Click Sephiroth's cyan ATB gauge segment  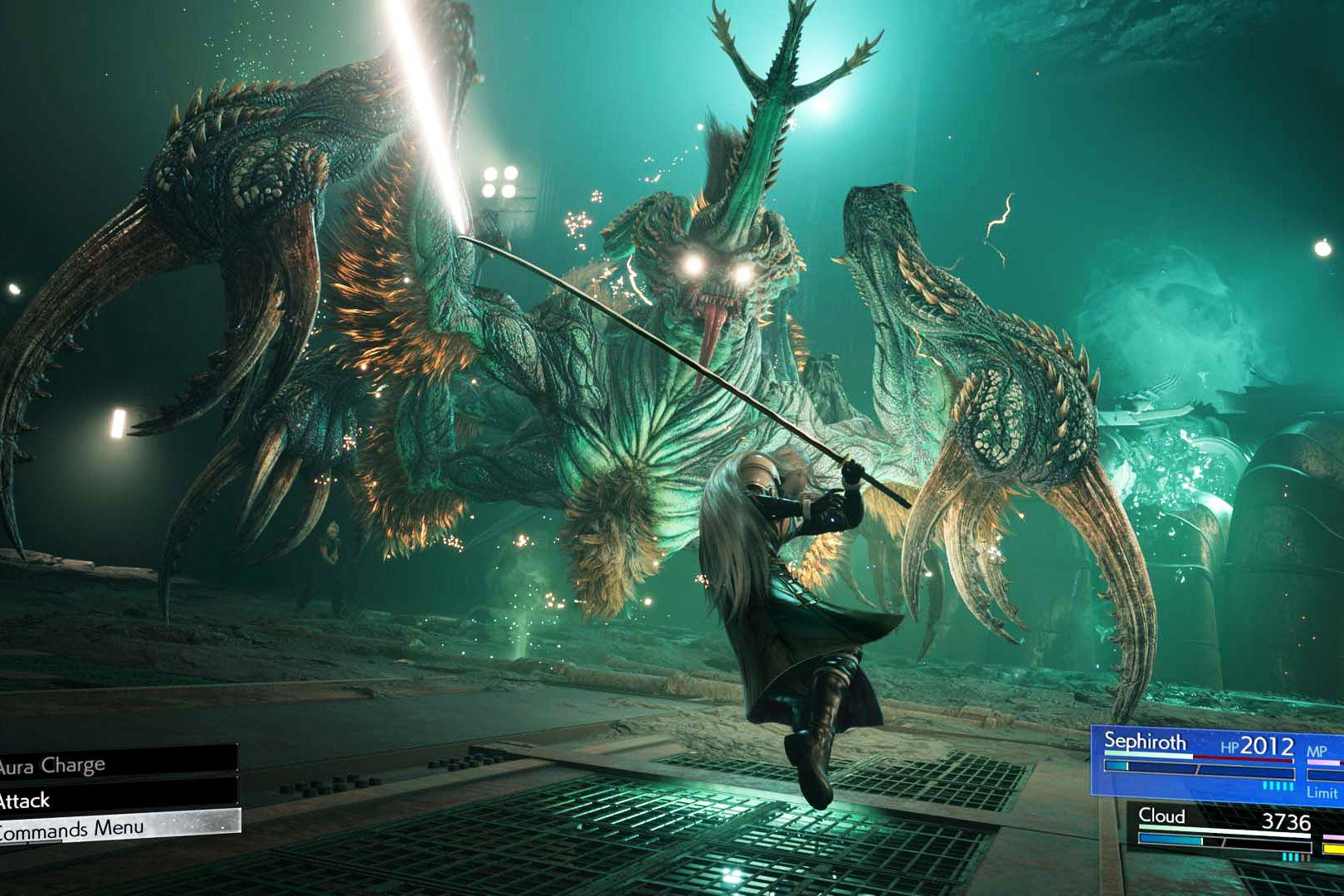1116,766
